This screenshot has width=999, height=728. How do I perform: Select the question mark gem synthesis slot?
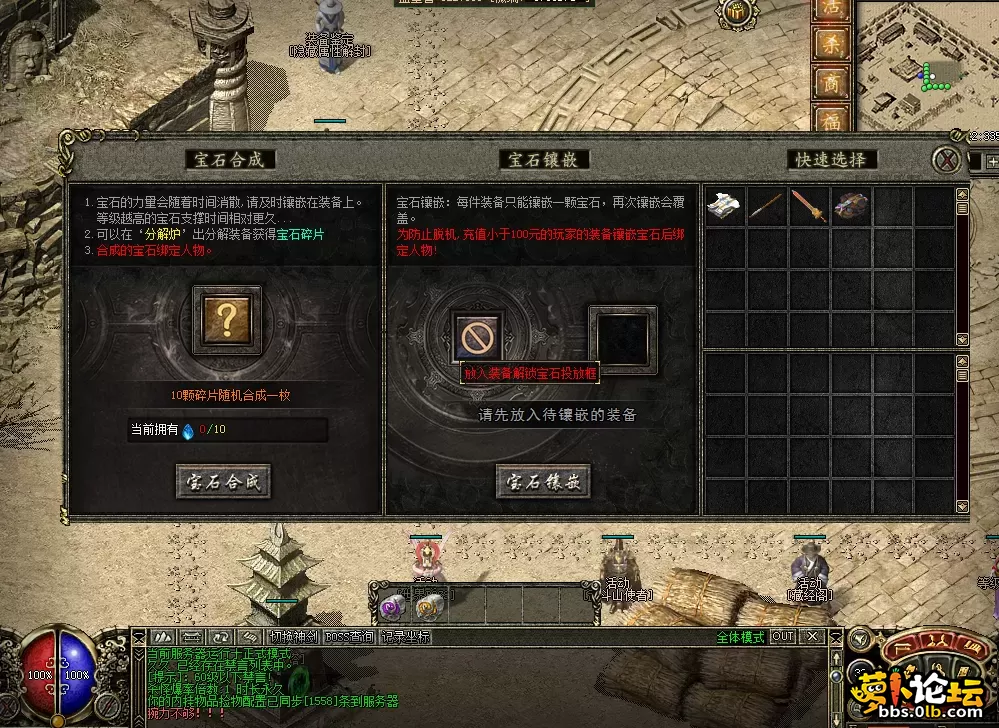227,320
